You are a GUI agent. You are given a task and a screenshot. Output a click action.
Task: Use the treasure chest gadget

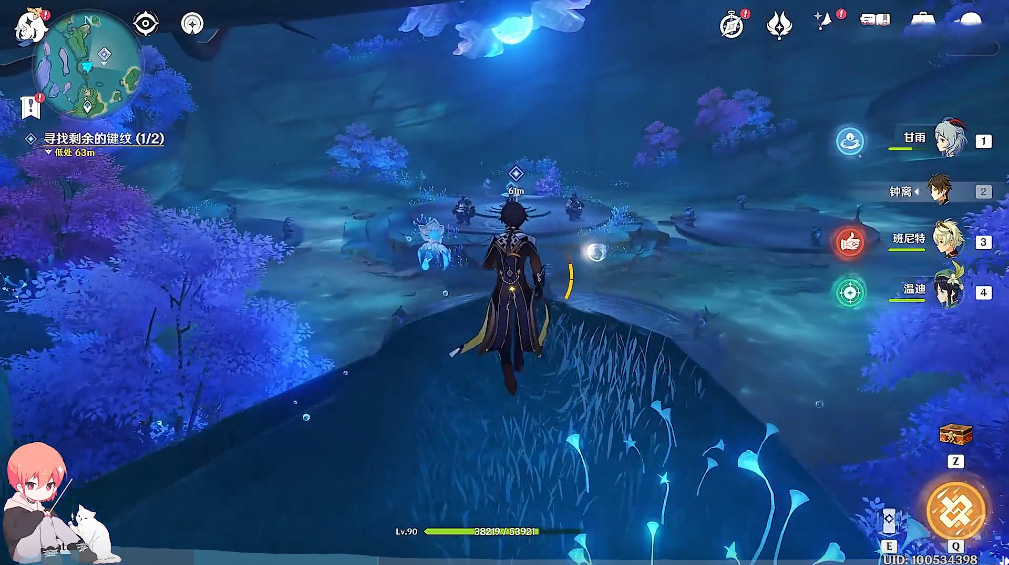pos(955,435)
